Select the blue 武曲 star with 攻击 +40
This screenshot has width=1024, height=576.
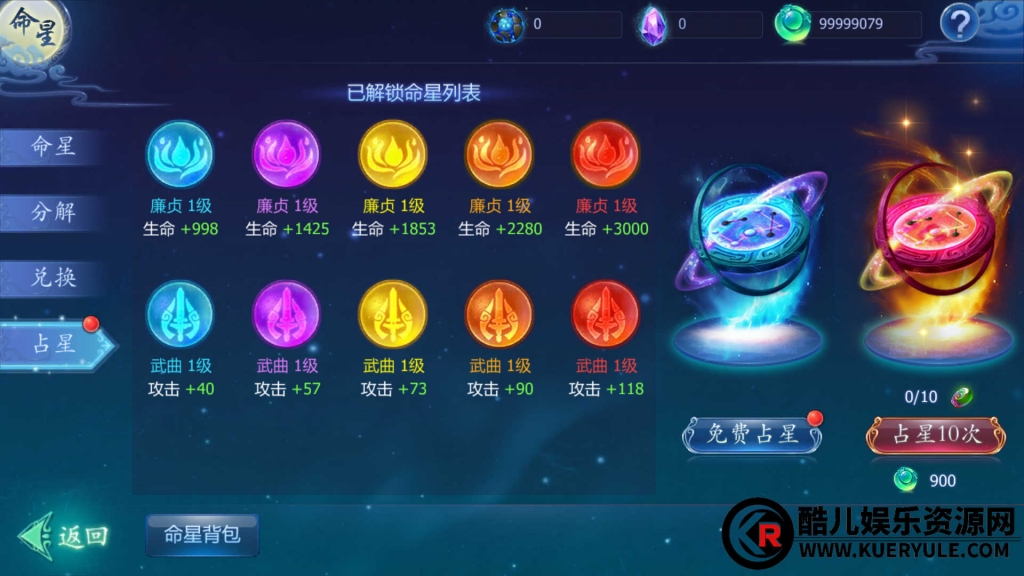pyautogui.click(x=180, y=315)
